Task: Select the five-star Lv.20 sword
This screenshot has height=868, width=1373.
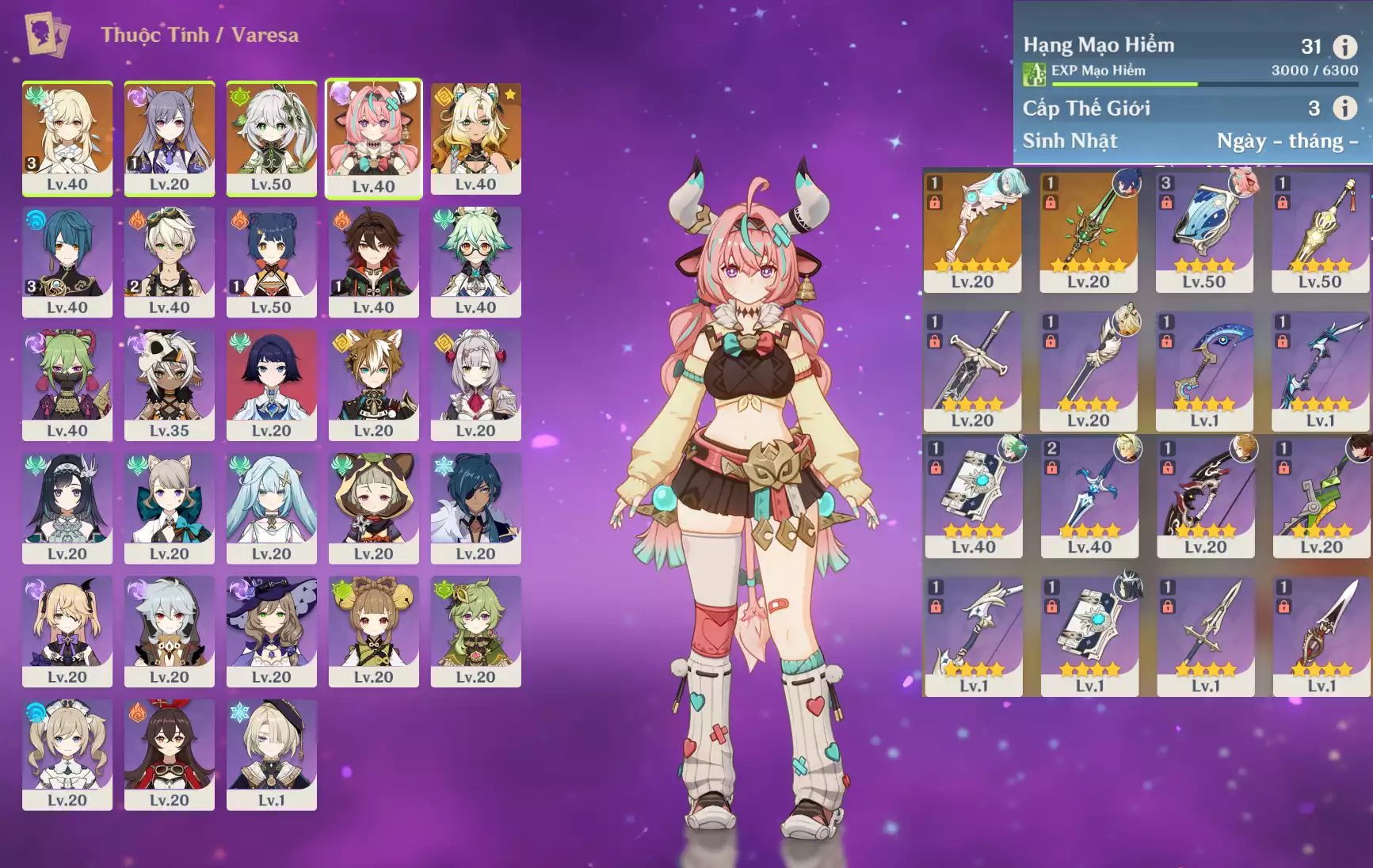Action: click(x=1088, y=231)
